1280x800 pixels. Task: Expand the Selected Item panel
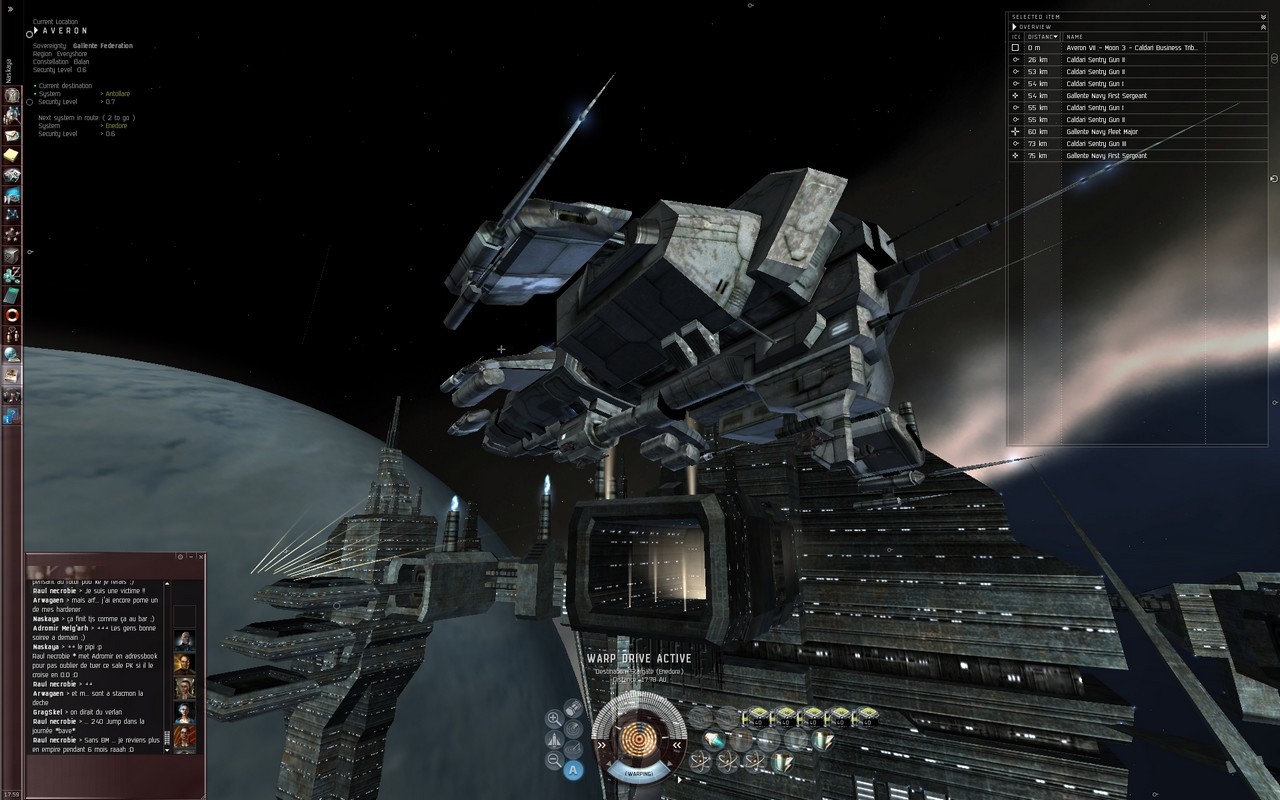(1263, 17)
